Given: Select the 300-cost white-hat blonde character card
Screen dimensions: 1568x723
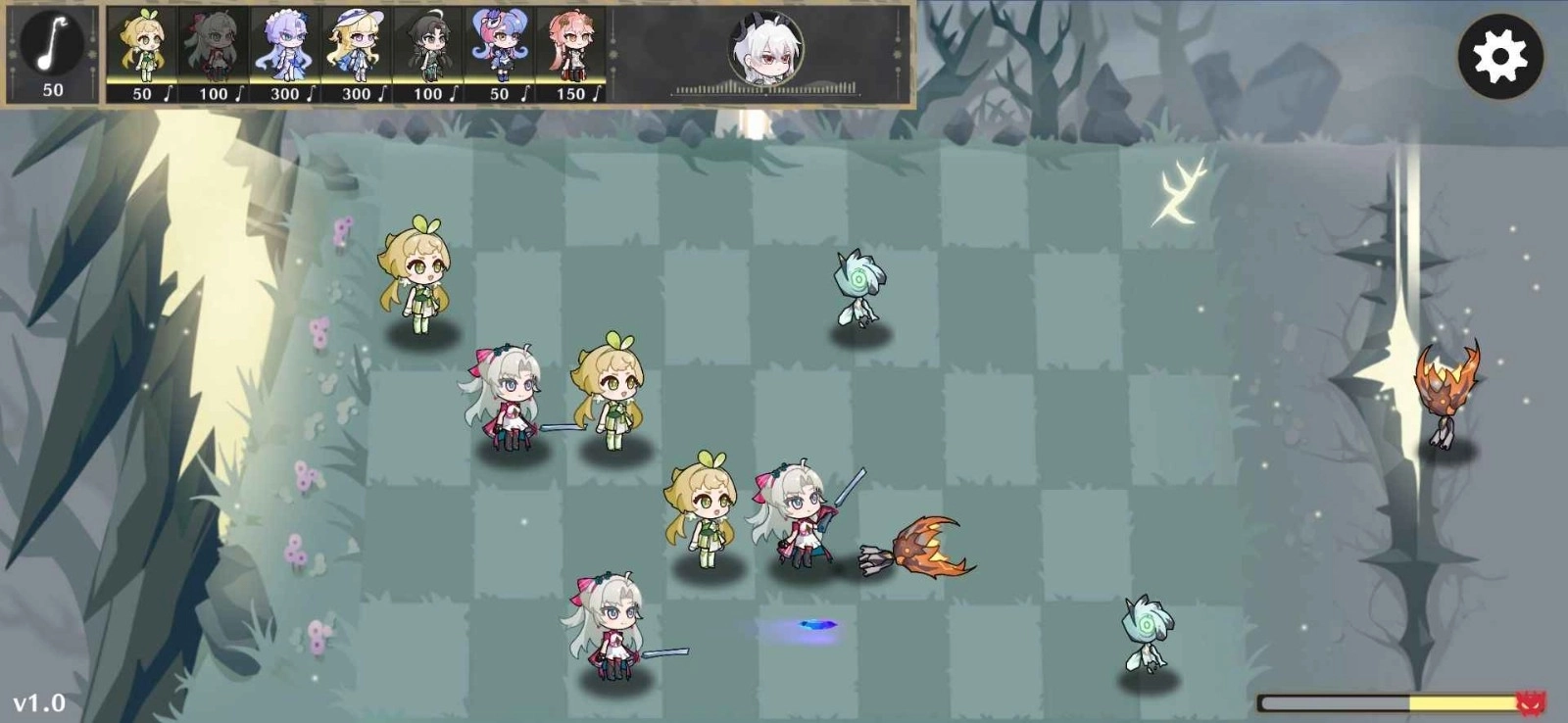Looking at the screenshot, I should pos(360,49).
